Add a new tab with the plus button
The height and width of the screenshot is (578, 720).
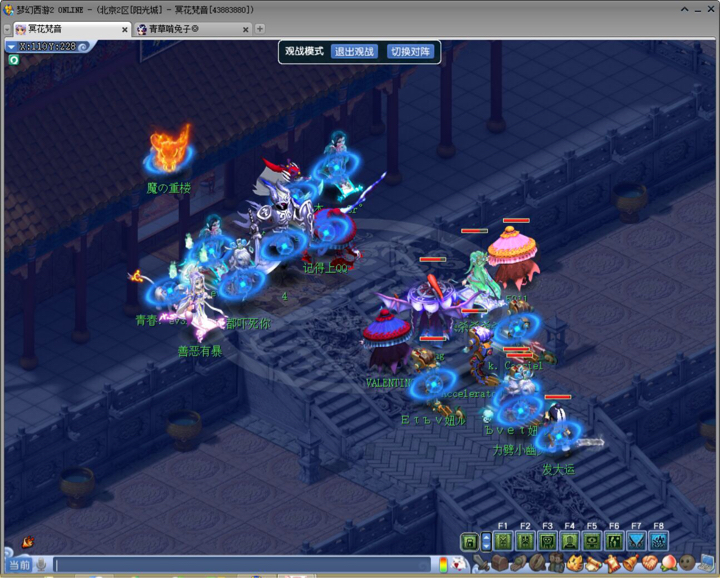(260, 29)
